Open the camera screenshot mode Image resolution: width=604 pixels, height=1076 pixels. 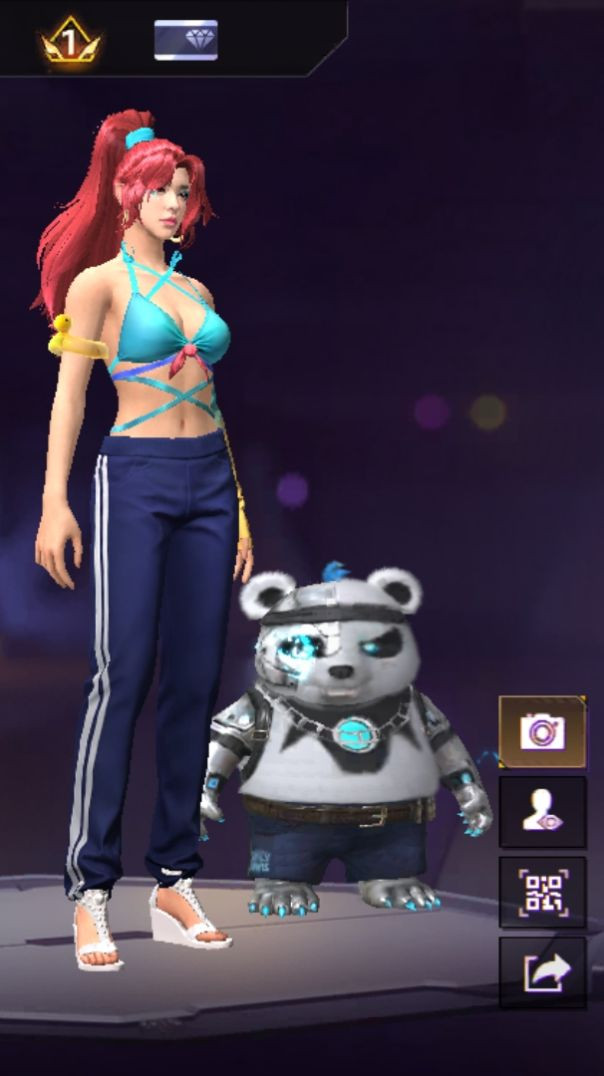pyautogui.click(x=542, y=731)
